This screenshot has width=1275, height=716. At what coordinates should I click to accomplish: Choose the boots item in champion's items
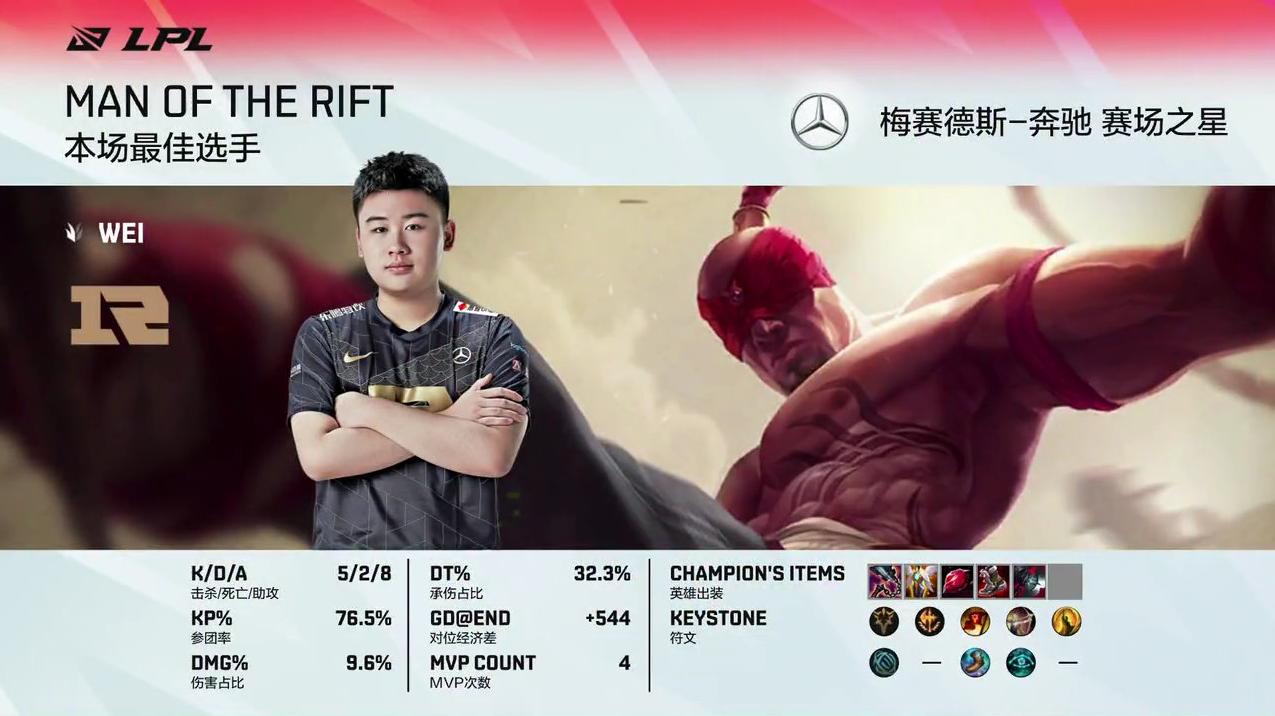993,581
